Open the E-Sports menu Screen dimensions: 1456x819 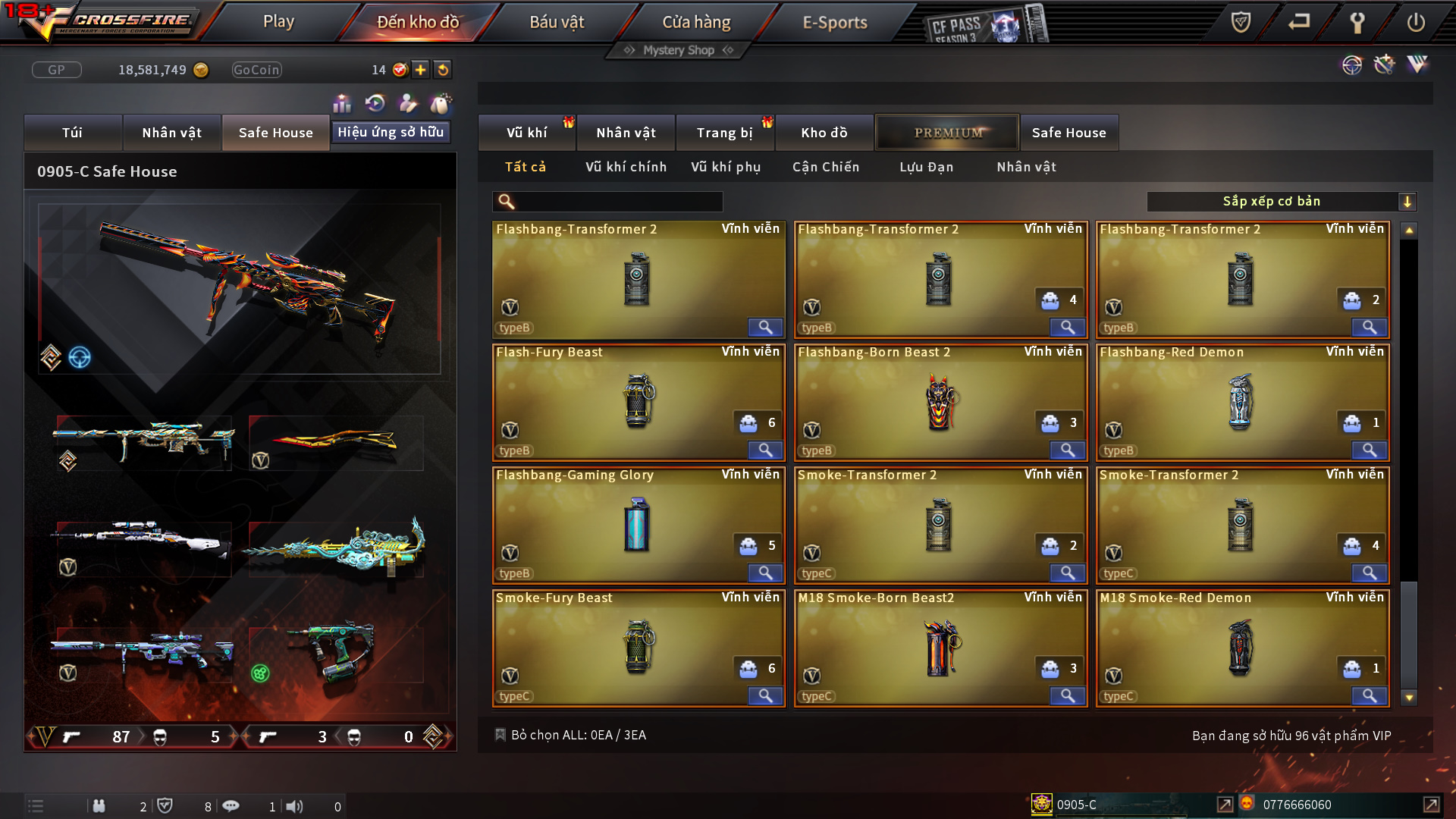834,22
